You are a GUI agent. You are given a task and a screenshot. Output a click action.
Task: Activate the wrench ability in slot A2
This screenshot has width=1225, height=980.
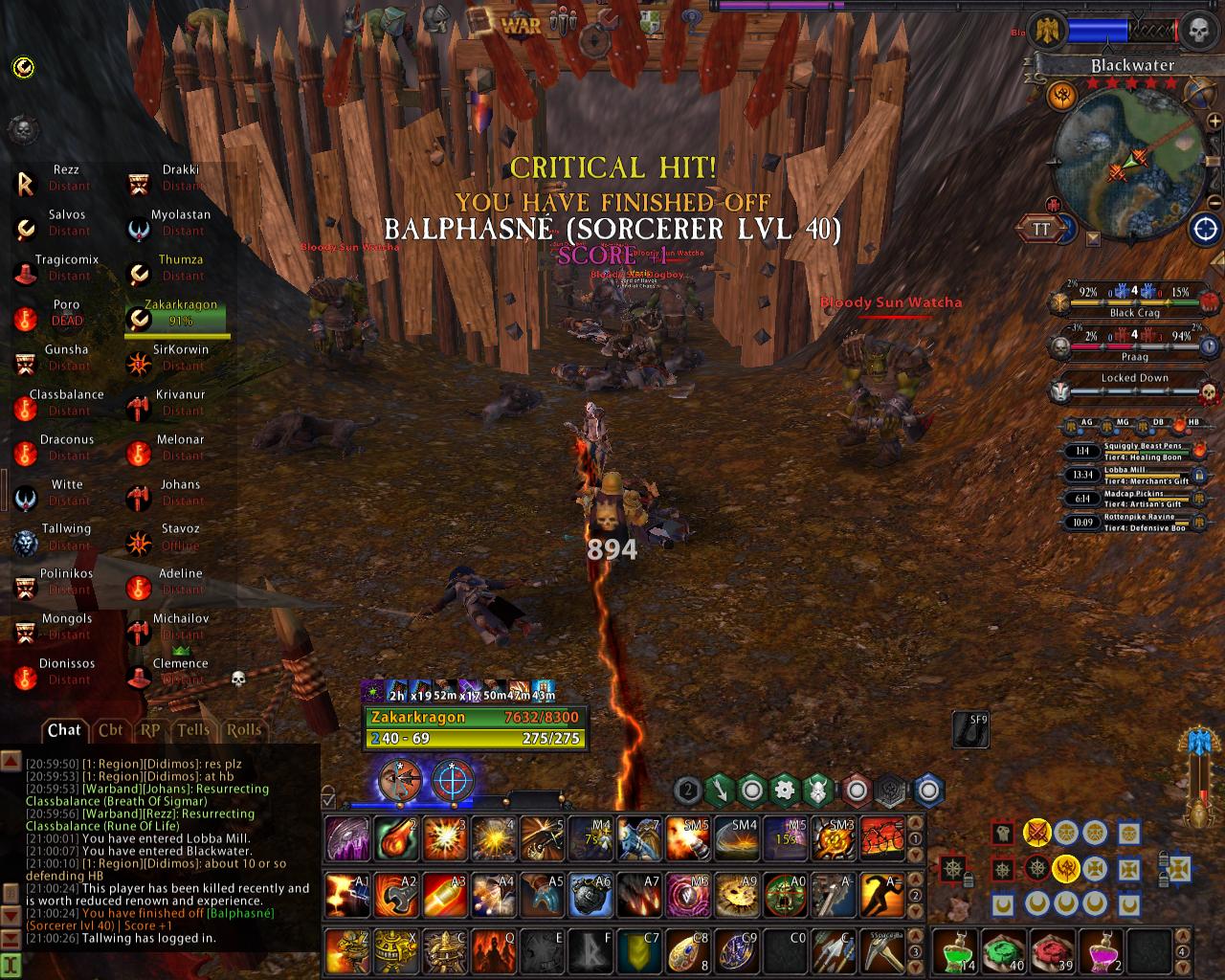click(396, 897)
